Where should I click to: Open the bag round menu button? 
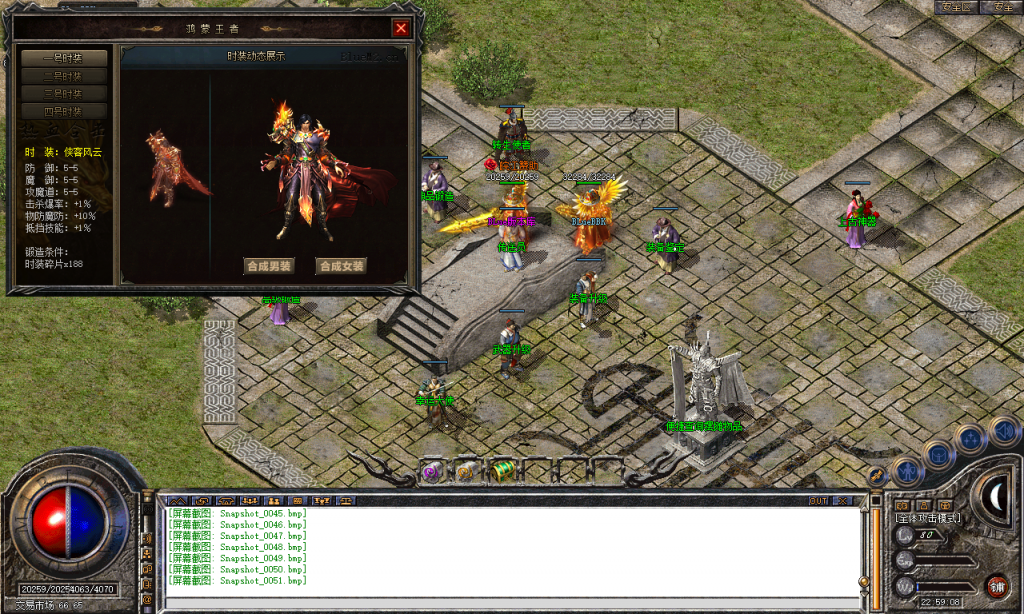point(940,454)
